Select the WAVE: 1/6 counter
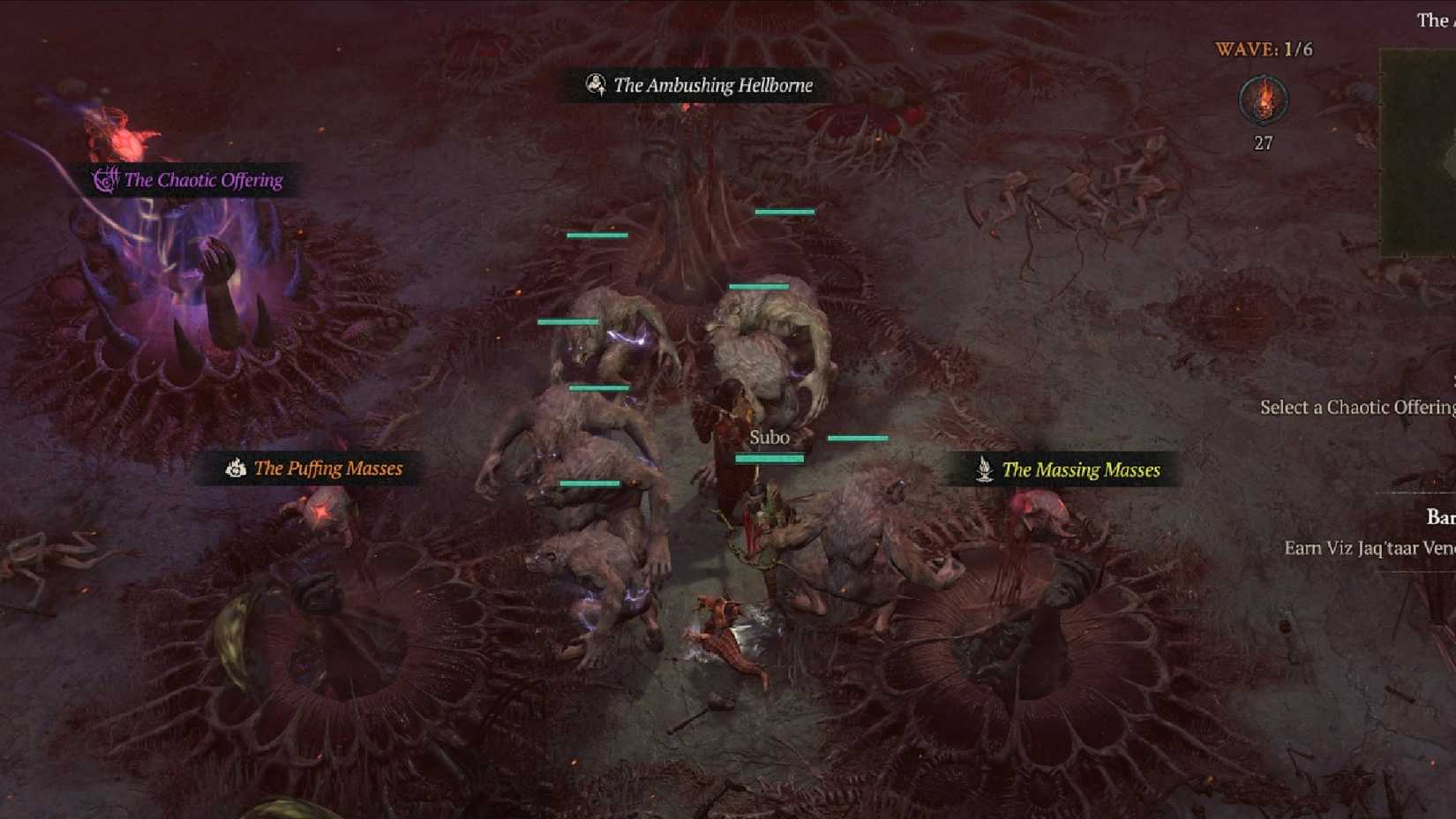 [x=1264, y=49]
